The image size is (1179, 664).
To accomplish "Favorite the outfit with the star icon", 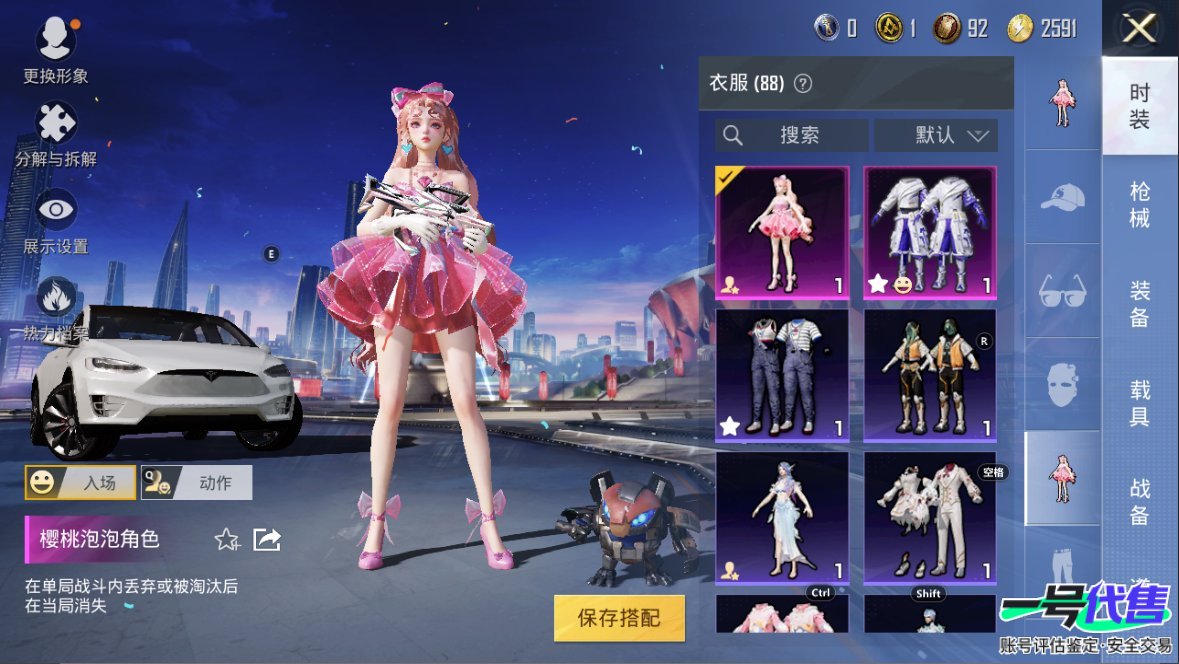I will tap(227, 540).
